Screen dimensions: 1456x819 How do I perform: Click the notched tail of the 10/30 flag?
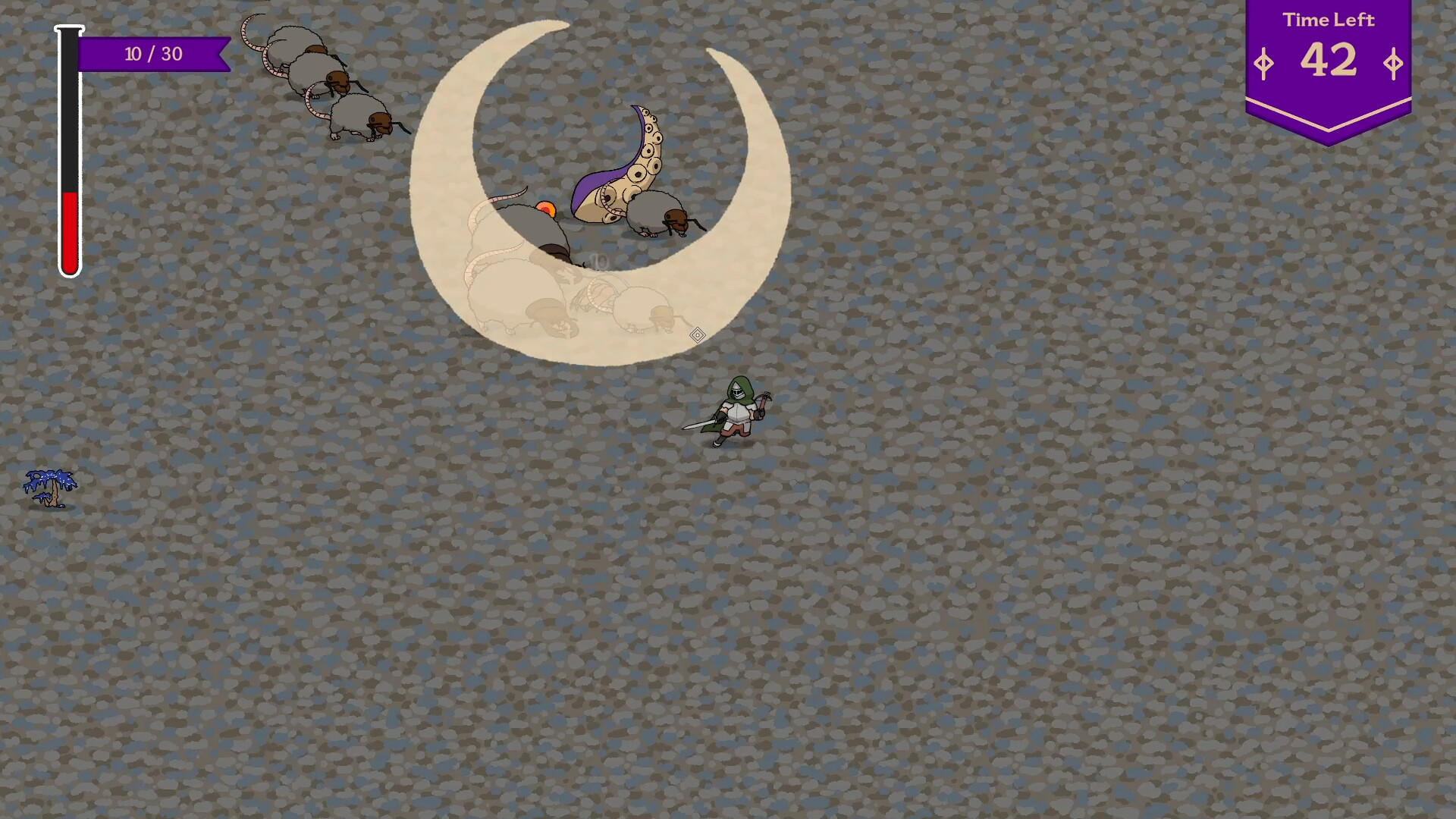tap(220, 54)
